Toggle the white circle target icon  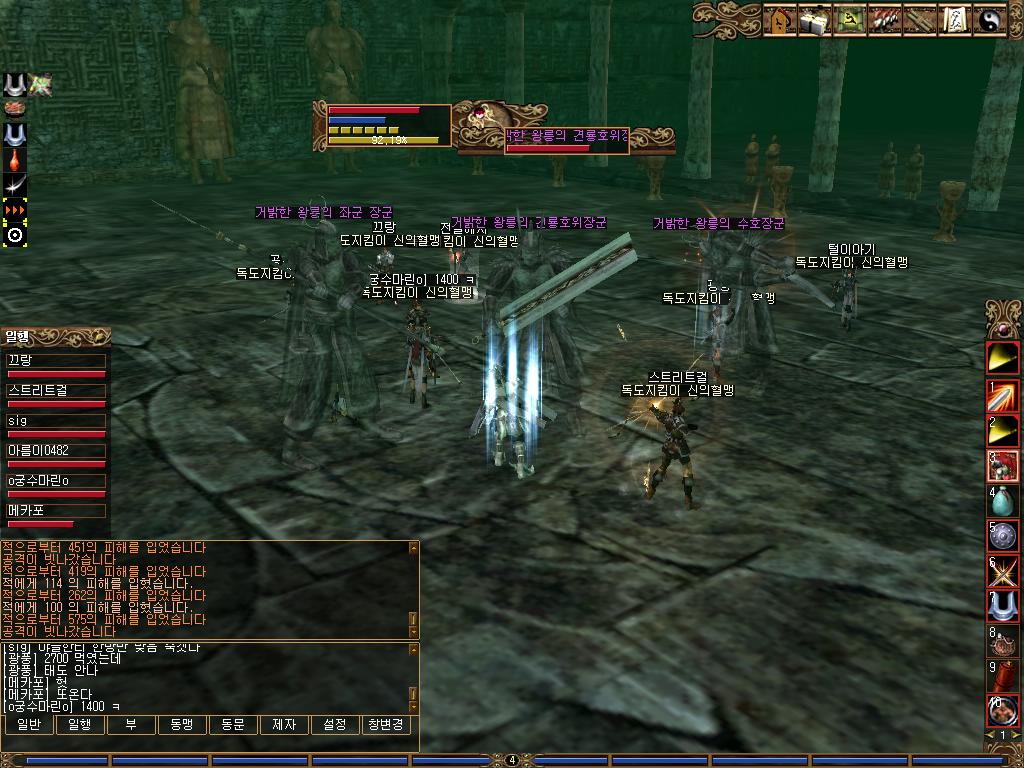click(14, 235)
